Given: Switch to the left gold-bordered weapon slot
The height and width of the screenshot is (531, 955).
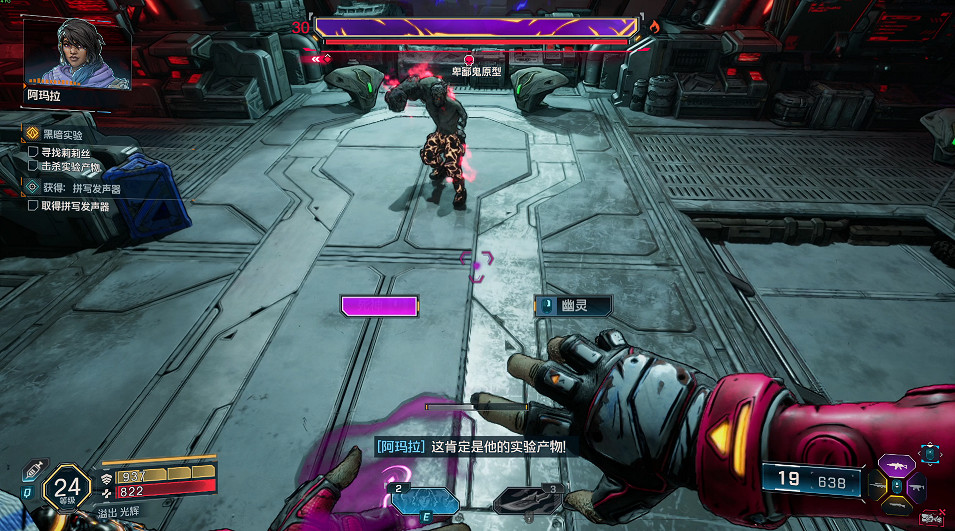Looking at the screenshot, I should [879, 486].
